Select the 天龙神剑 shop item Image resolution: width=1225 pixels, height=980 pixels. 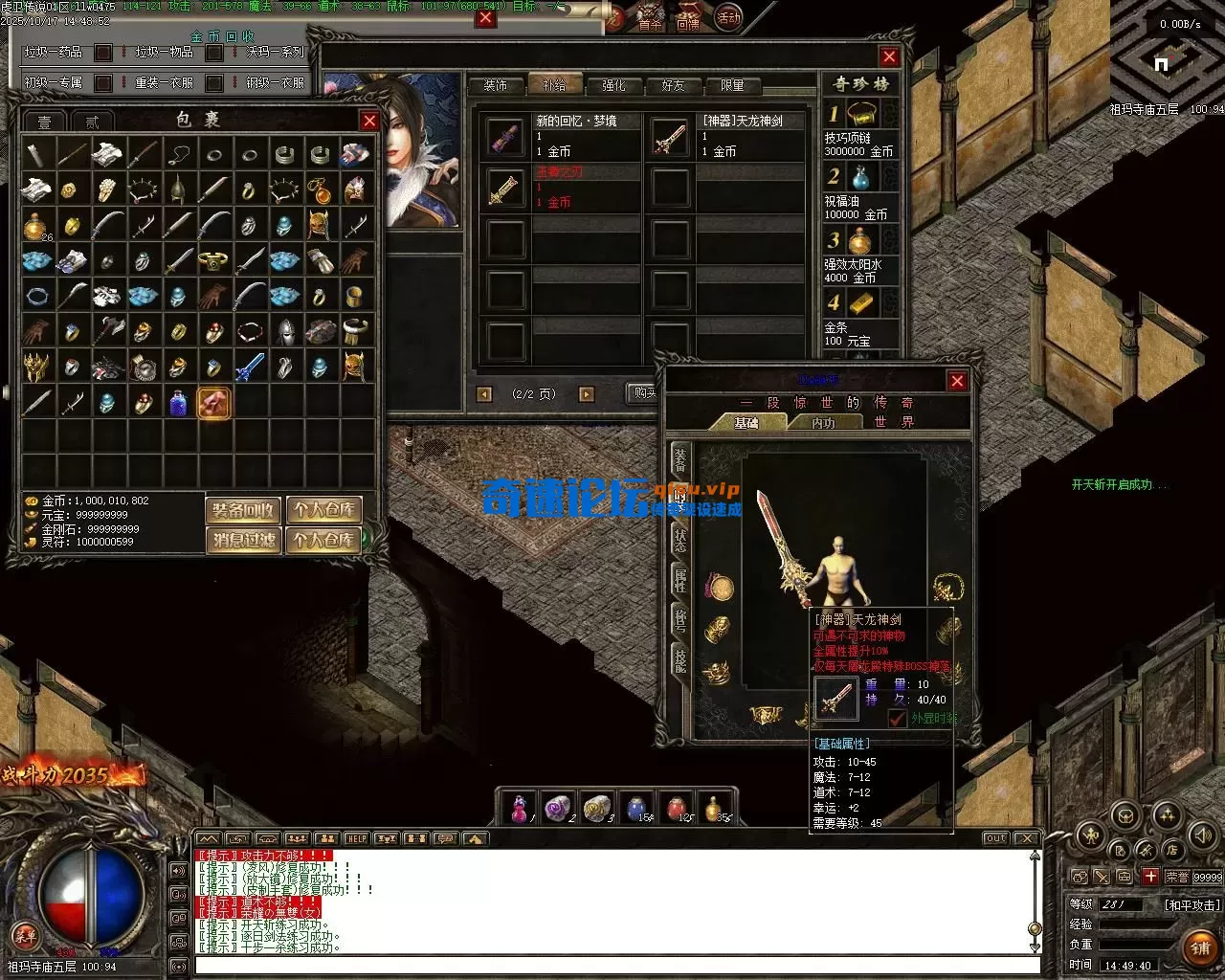tap(670, 138)
